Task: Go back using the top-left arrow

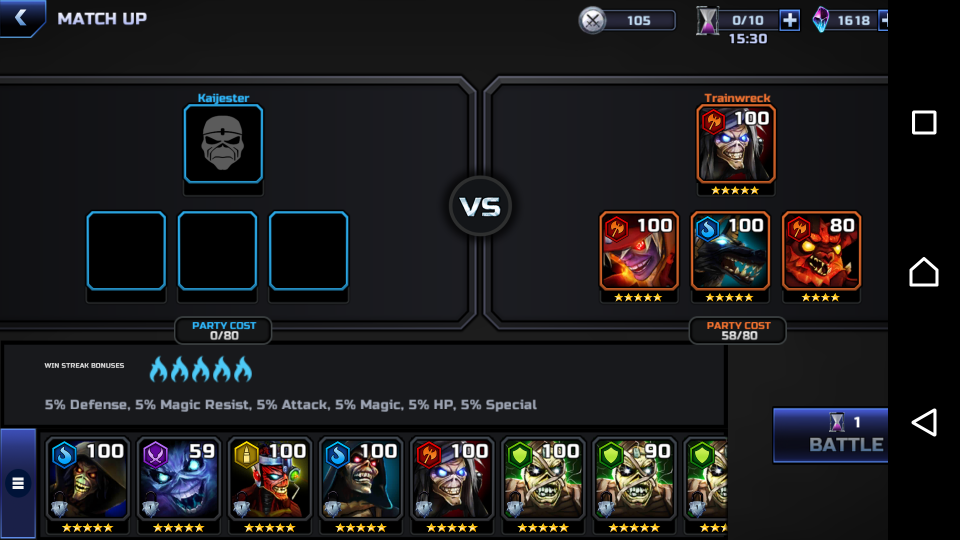Action: (20, 18)
